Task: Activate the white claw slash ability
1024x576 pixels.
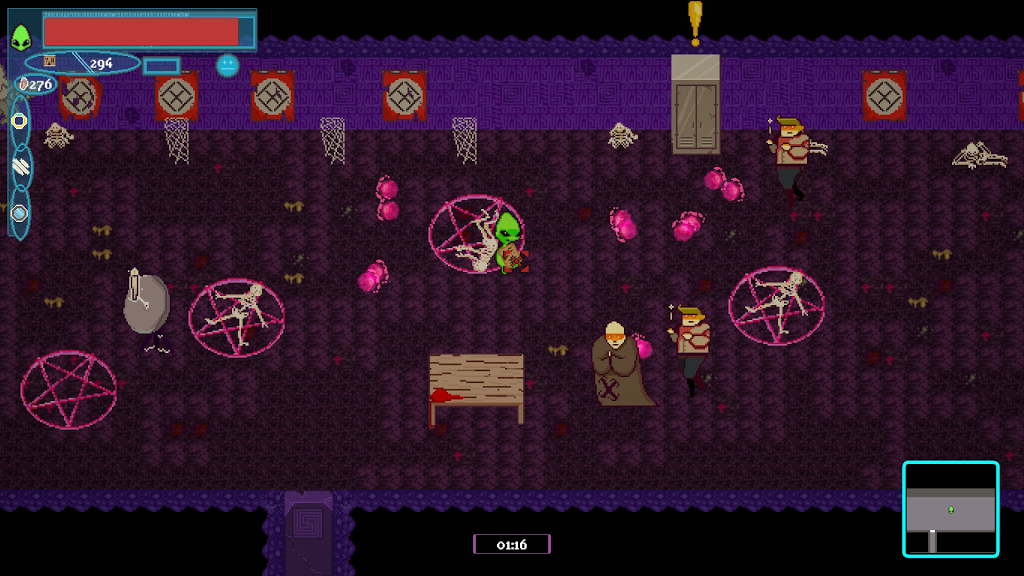Action: pyautogui.click(x=20, y=167)
